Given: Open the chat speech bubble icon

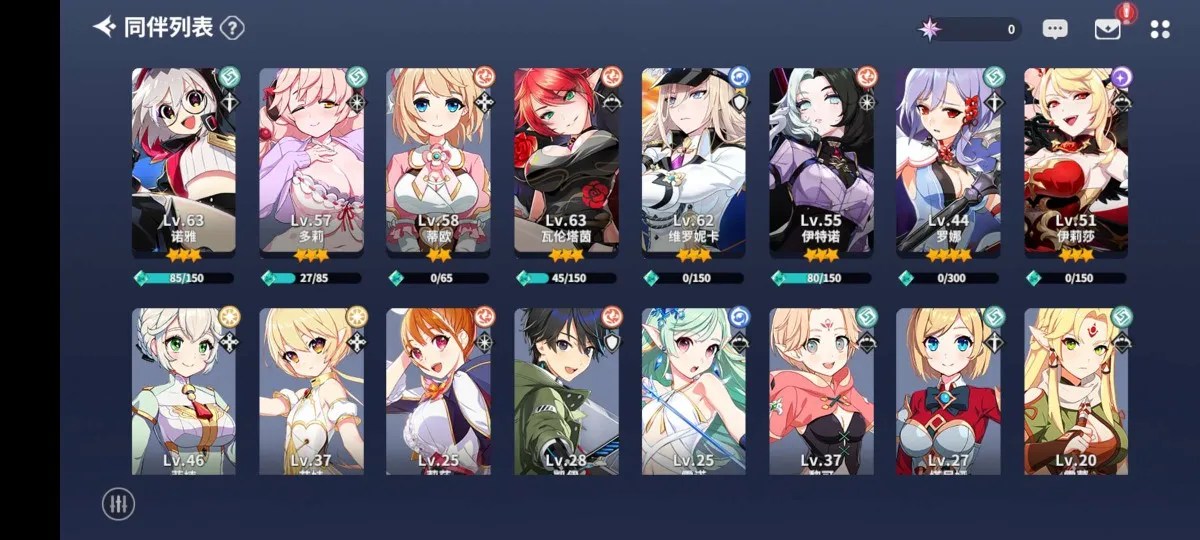Looking at the screenshot, I should click(1055, 30).
